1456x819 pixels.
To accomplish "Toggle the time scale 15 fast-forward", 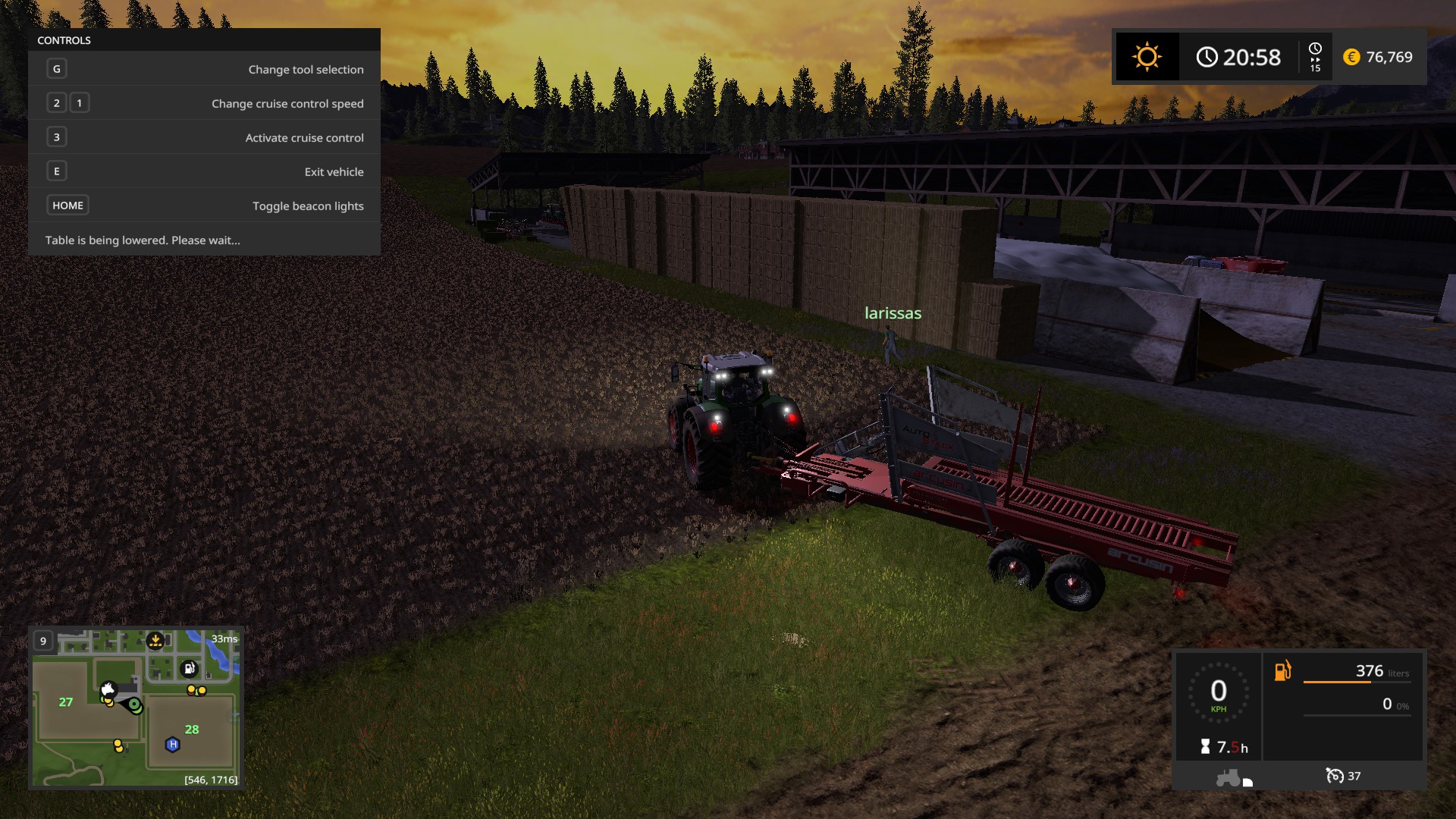I will point(1316,57).
